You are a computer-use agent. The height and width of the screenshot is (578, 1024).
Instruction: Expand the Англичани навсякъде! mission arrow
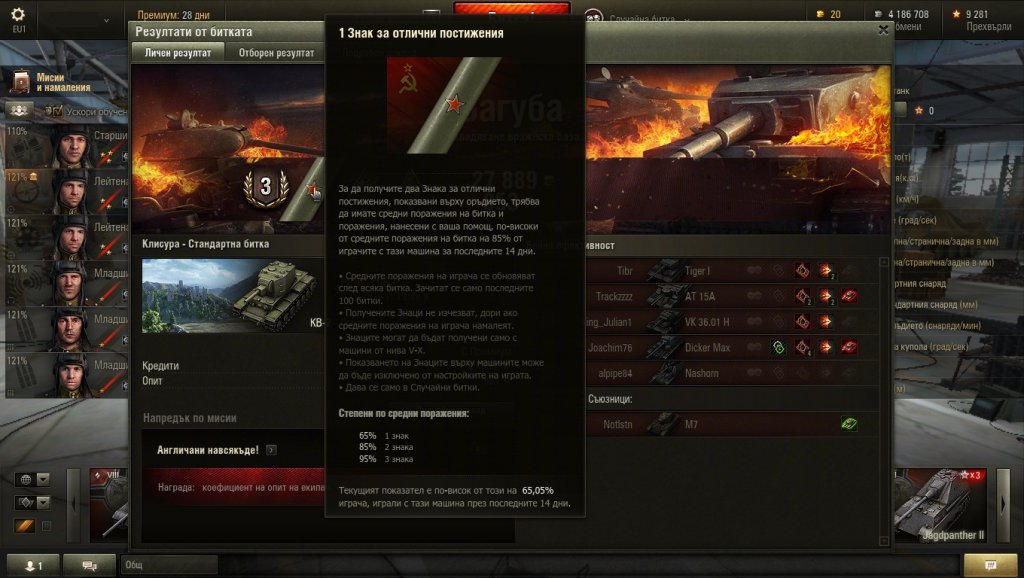pyautogui.click(x=272, y=450)
